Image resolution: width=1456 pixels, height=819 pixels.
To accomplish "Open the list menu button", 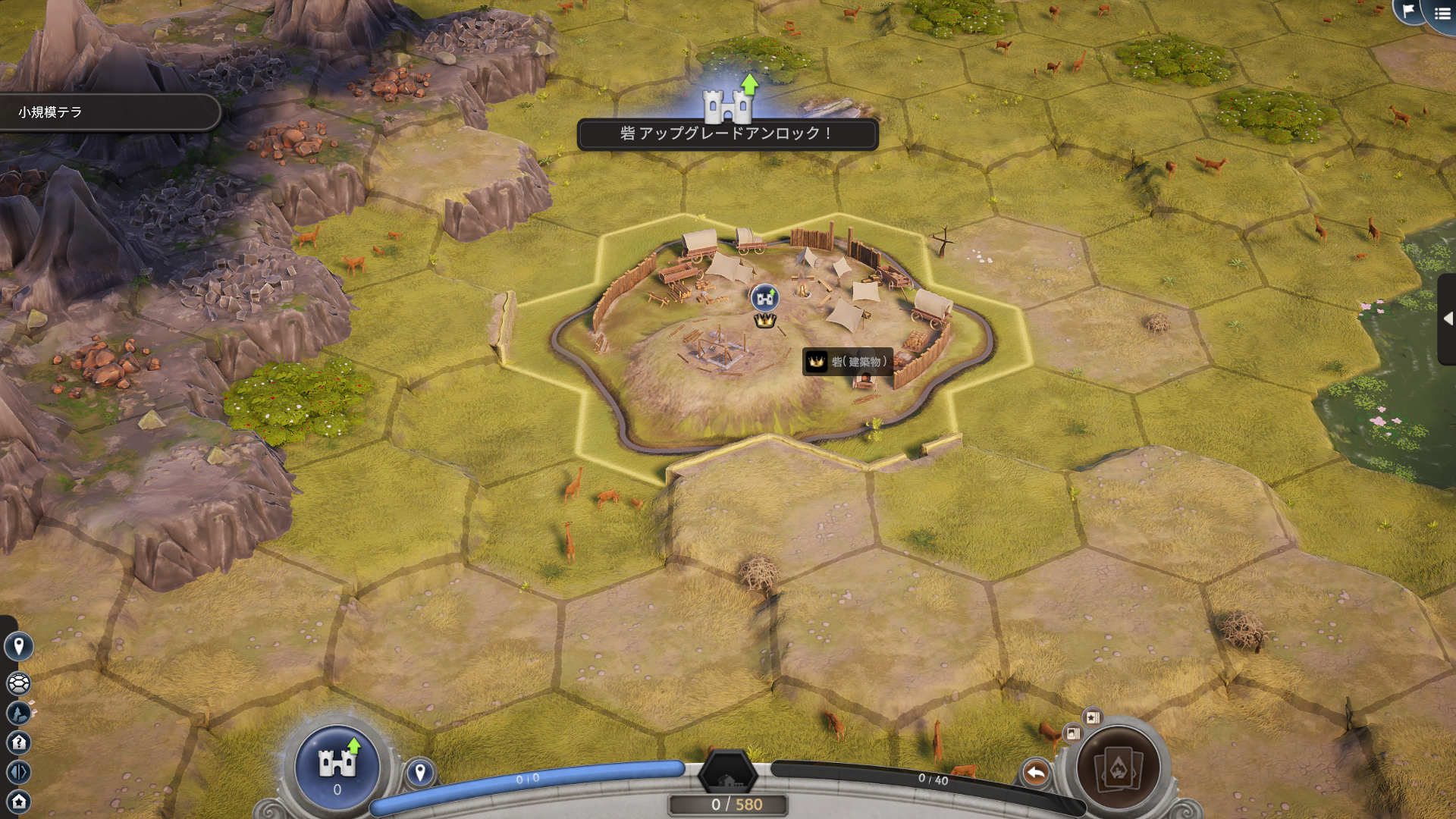I will click(1442, 14).
